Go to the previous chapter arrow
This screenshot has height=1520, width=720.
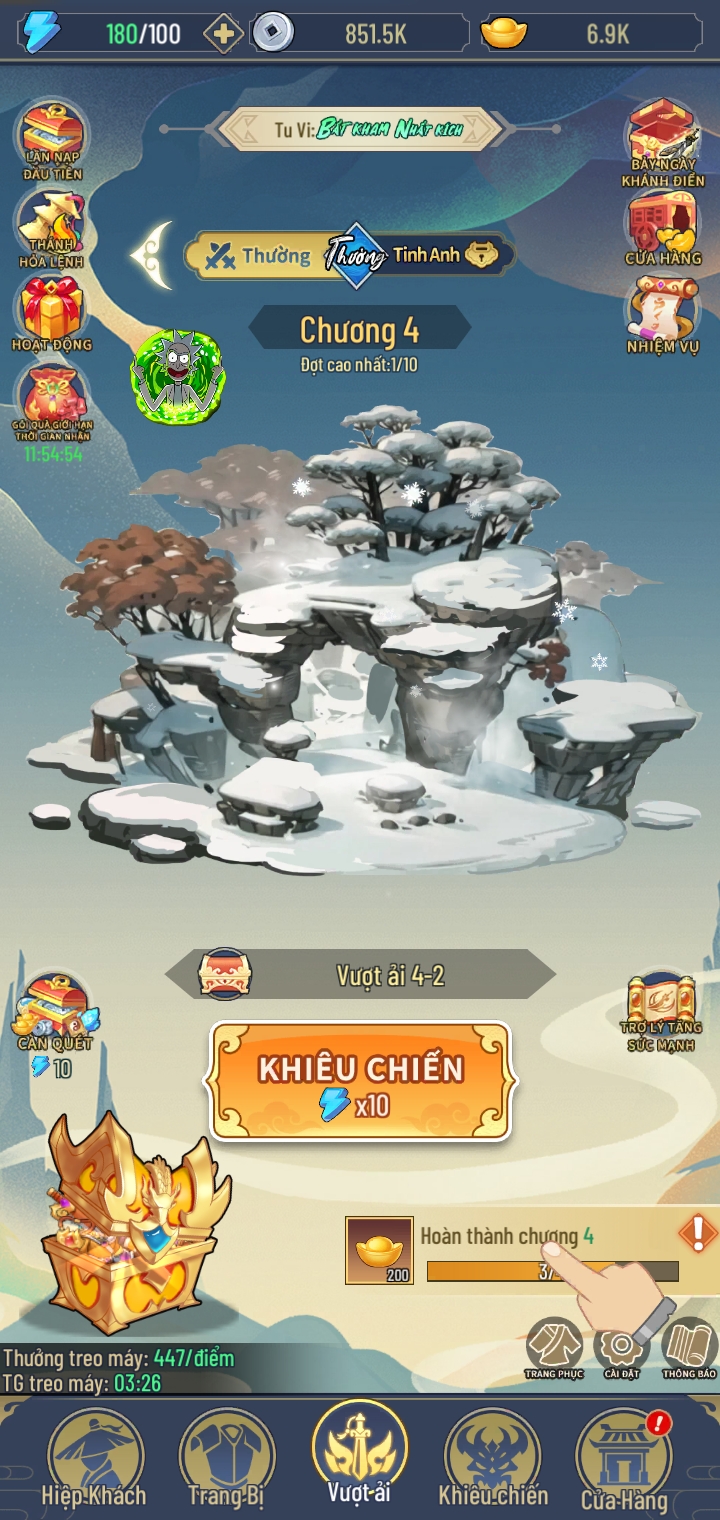coord(152,255)
